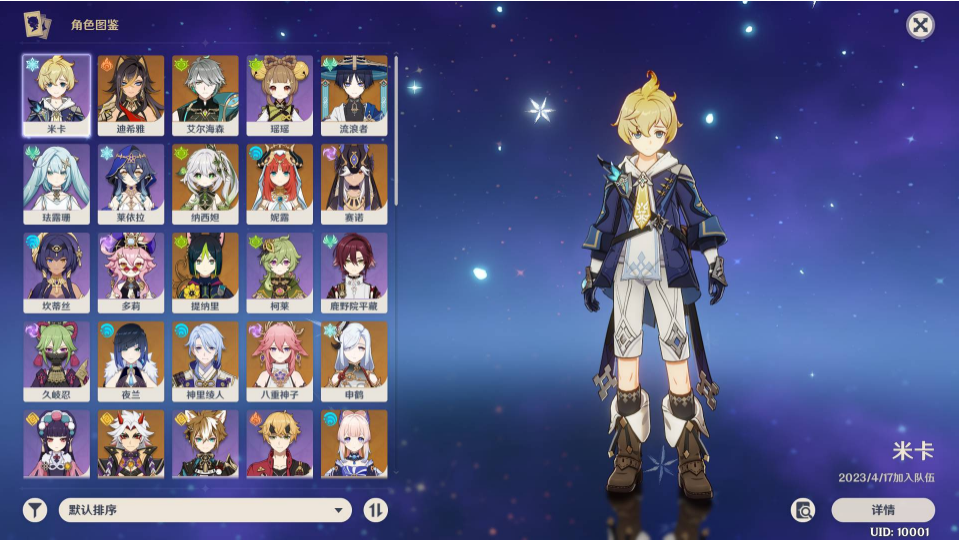Pick the 妮露 character card
Viewport: 960px width, 540px height.
tap(279, 184)
